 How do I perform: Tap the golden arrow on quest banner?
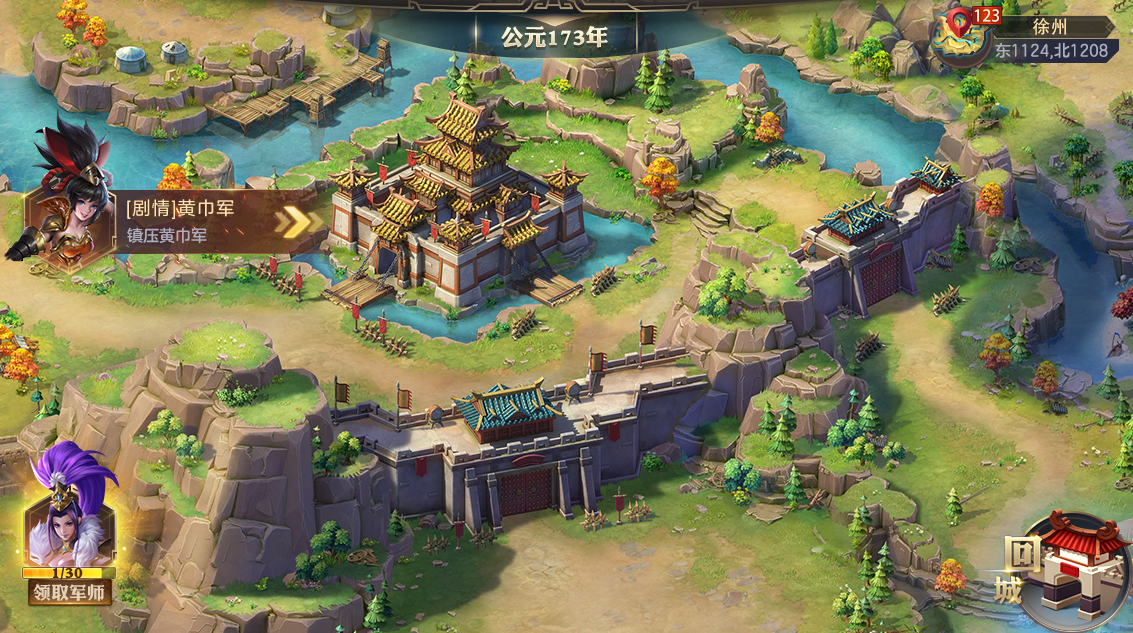(x=294, y=222)
